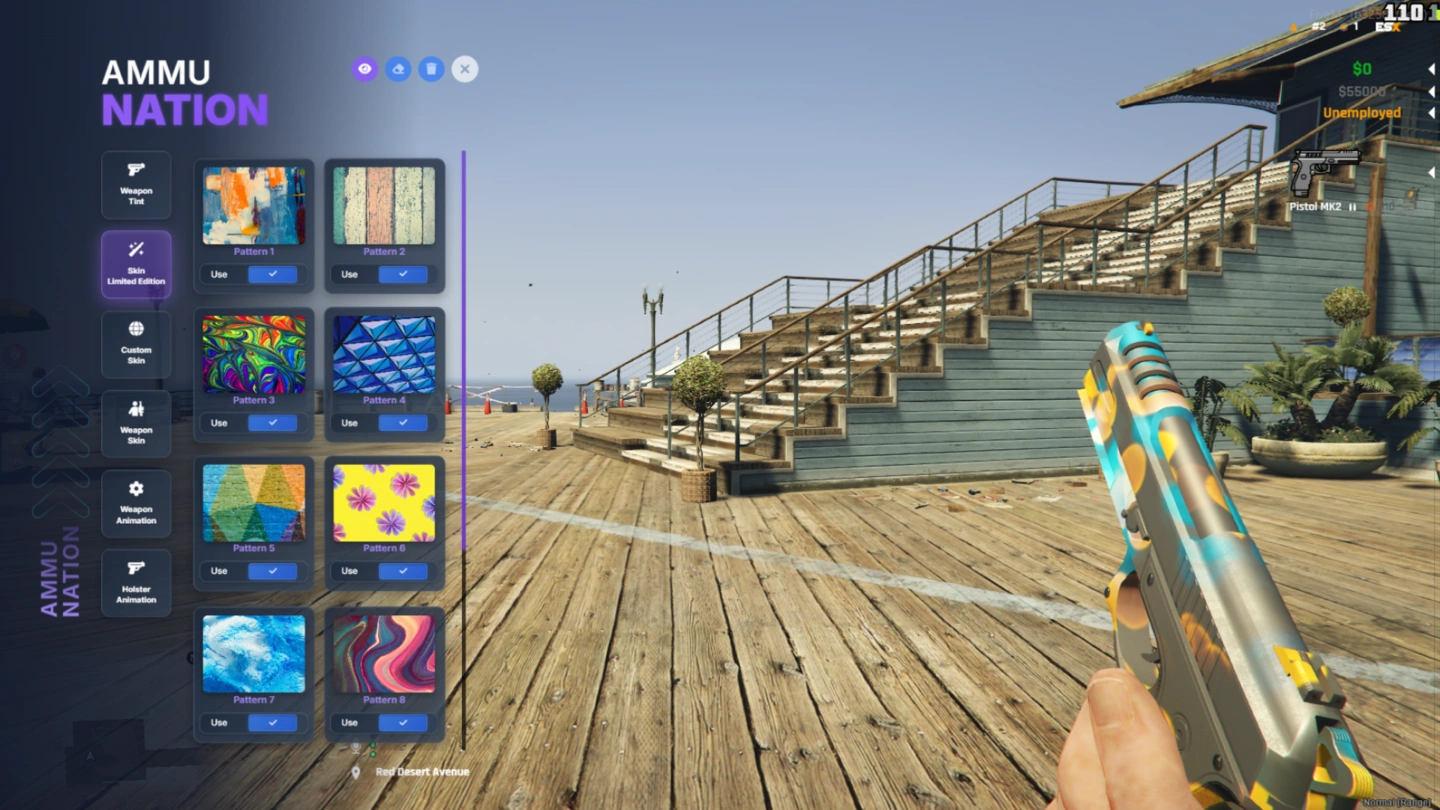Select the Pattern 3 psychedelic thumbnail
Image resolution: width=1440 pixels, height=810 pixels.
[x=254, y=355]
